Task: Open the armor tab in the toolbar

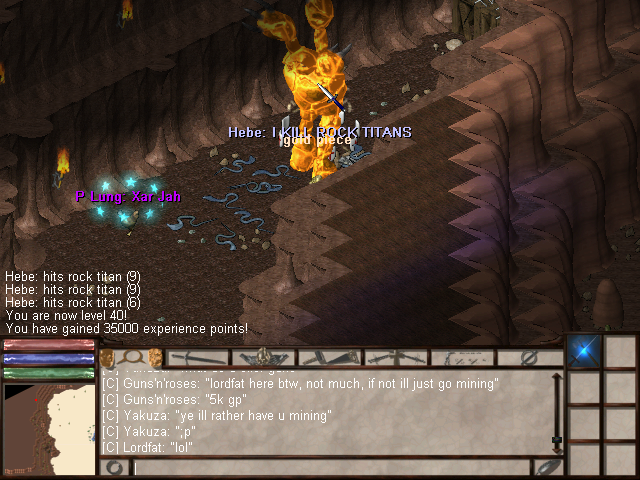Action: pyautogui.click(x=264, y=357)
